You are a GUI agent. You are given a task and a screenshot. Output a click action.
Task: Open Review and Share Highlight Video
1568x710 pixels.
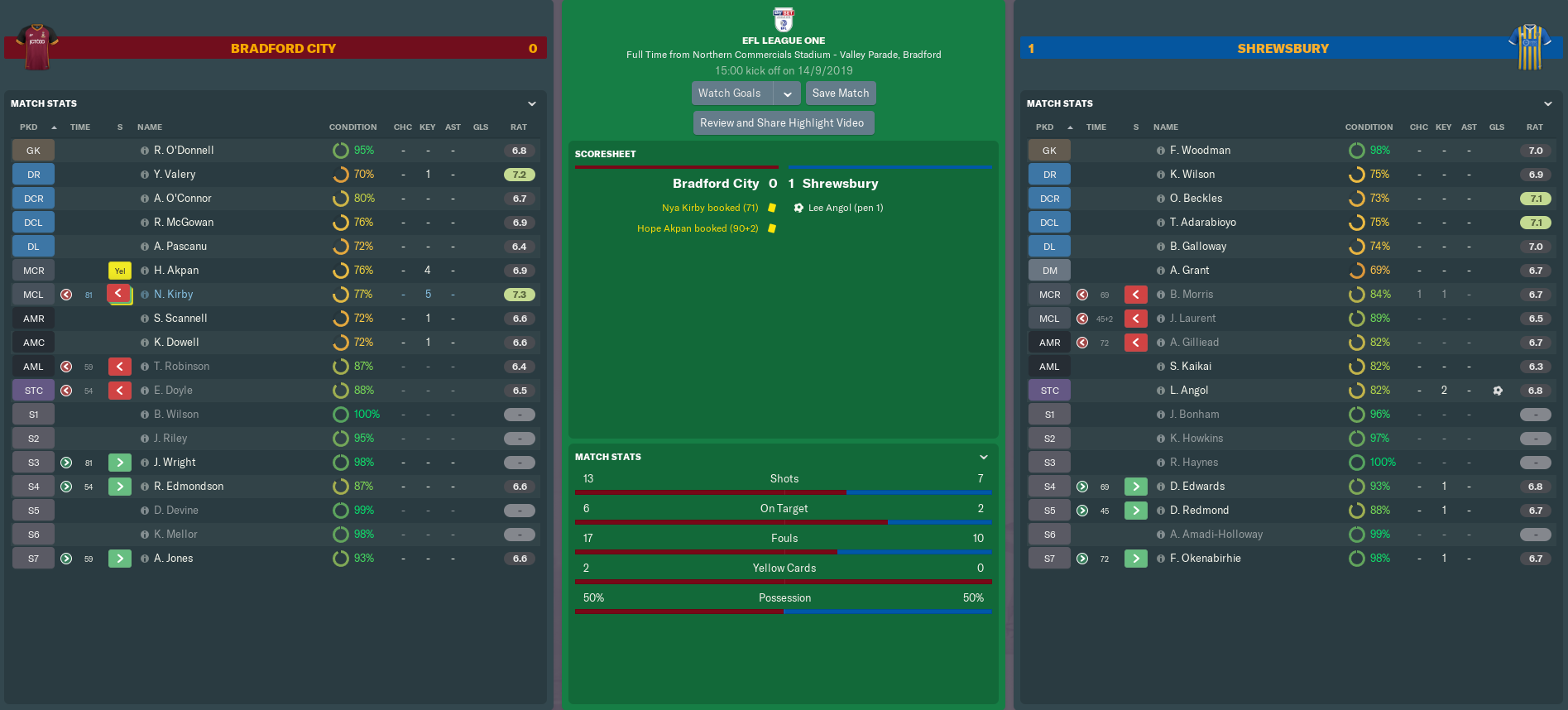(782, 123)
